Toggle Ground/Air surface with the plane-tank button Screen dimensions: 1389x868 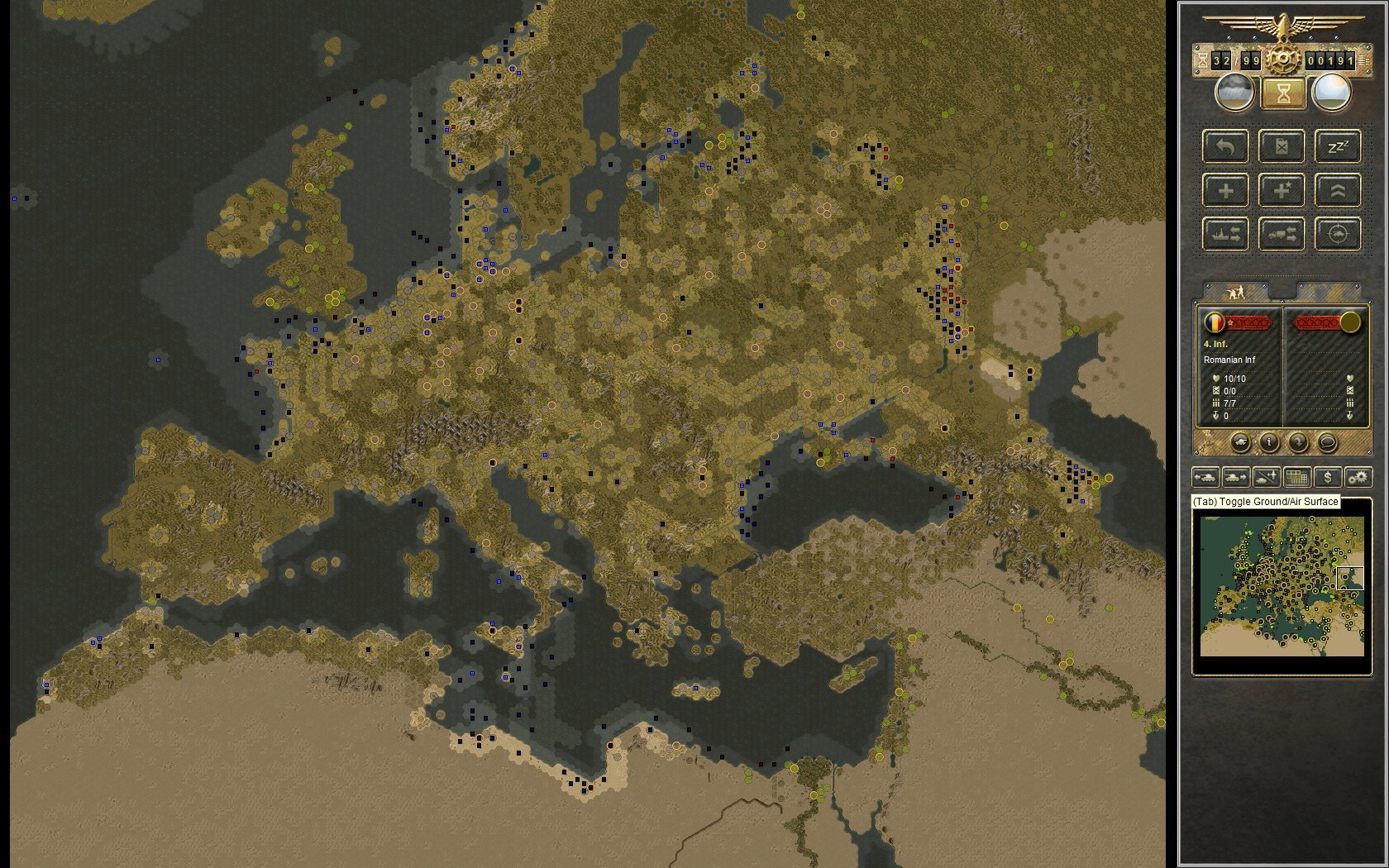[1266, 477]
